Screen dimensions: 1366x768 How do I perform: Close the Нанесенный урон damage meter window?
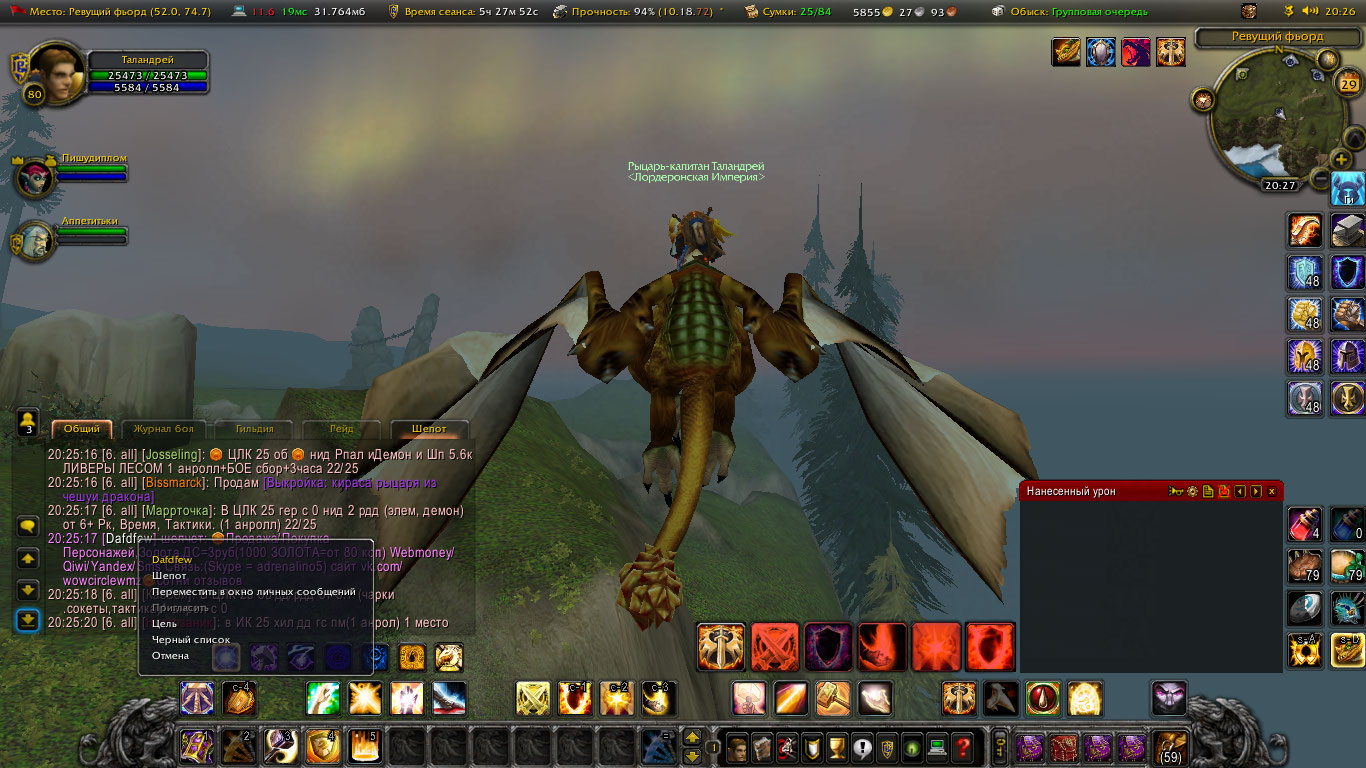(x=1272, y=492)
